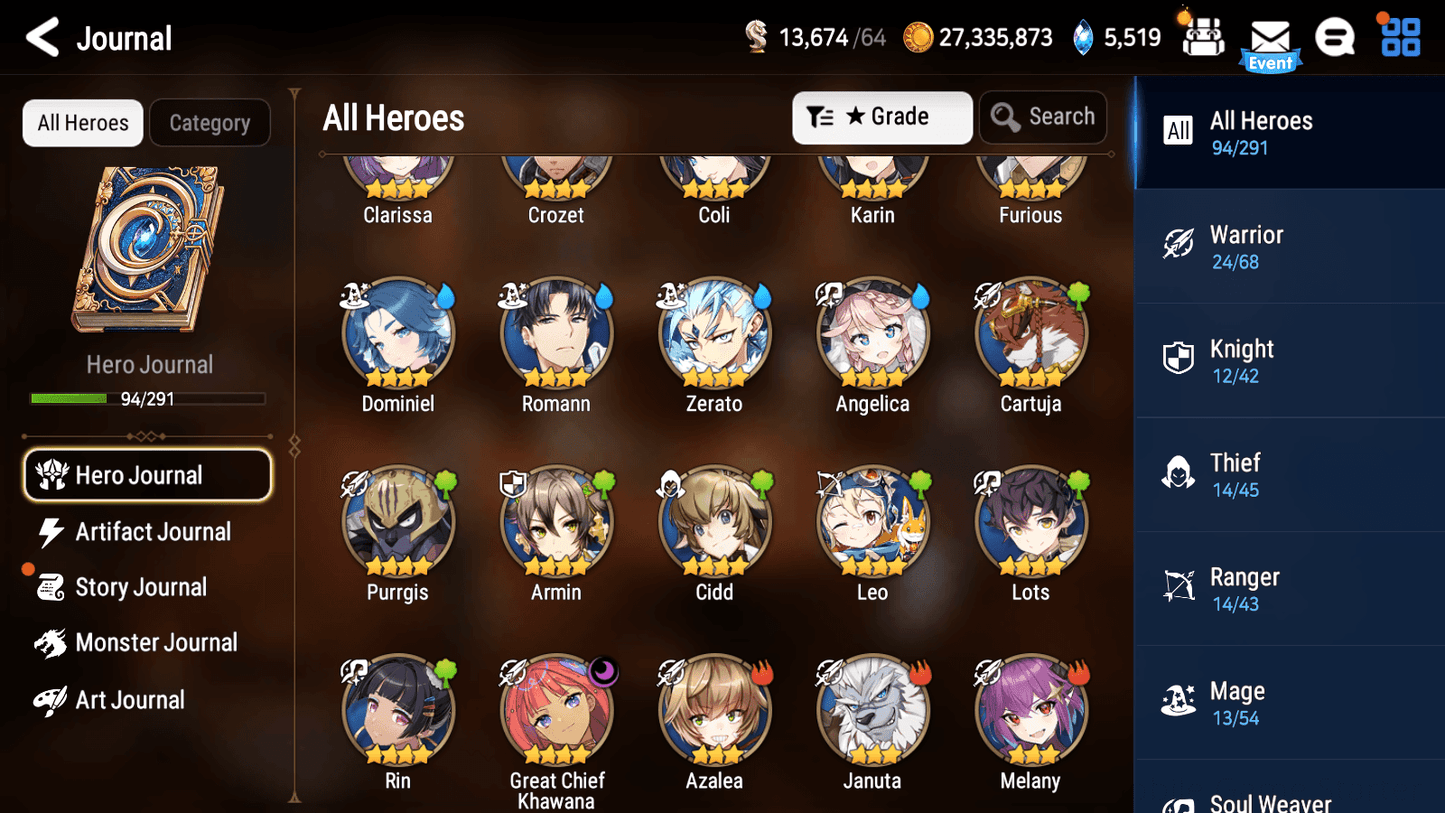Switch to the Category tab

point(210,122)
